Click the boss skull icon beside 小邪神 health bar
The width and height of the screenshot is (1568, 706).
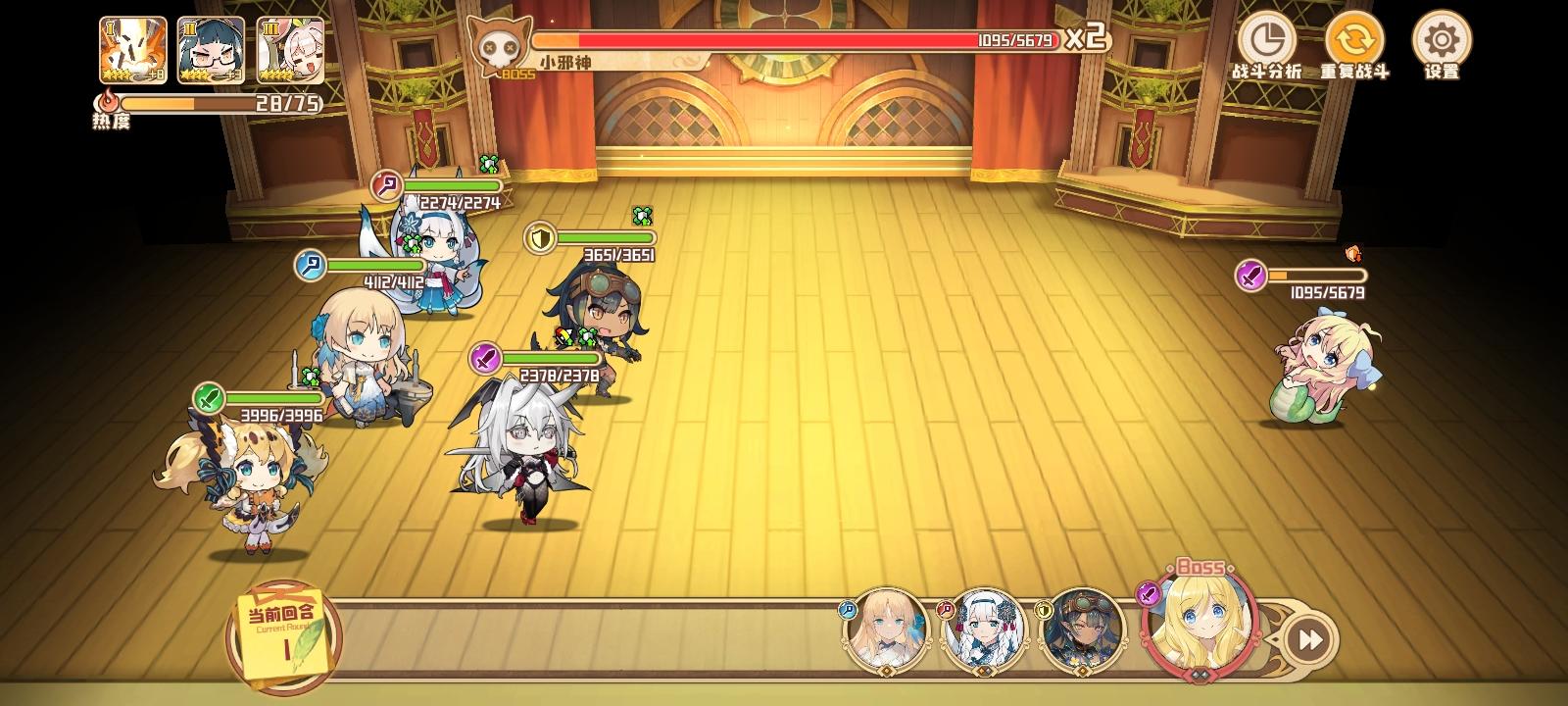click(498, 45)
